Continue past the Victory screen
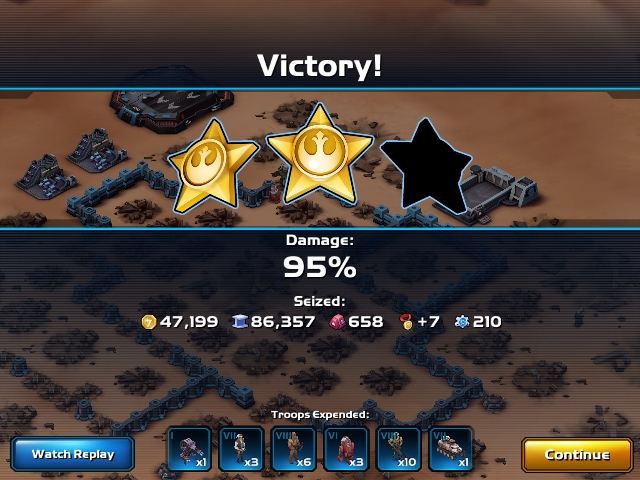 click(577, 454)
